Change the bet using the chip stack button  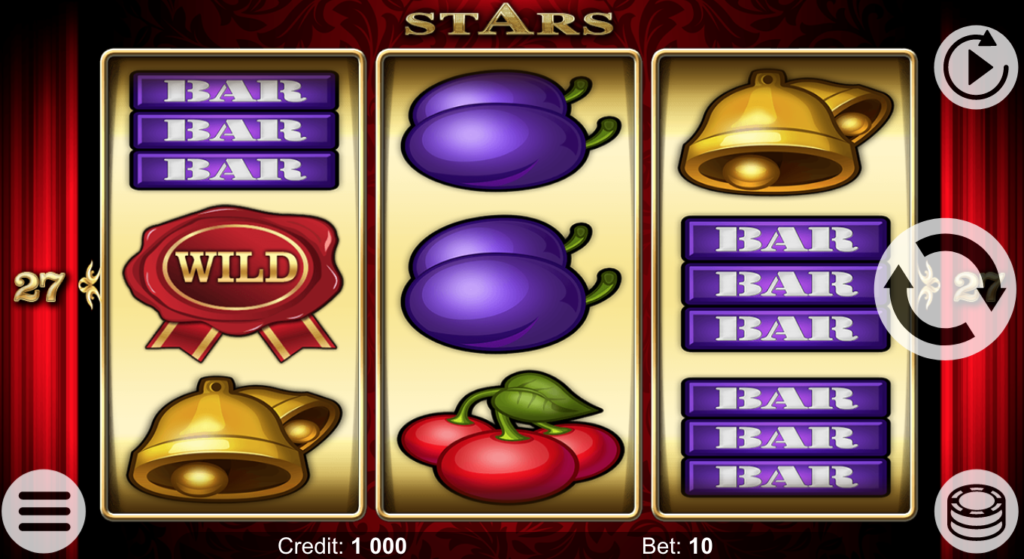pyautogui.click(x=976, y=513)
